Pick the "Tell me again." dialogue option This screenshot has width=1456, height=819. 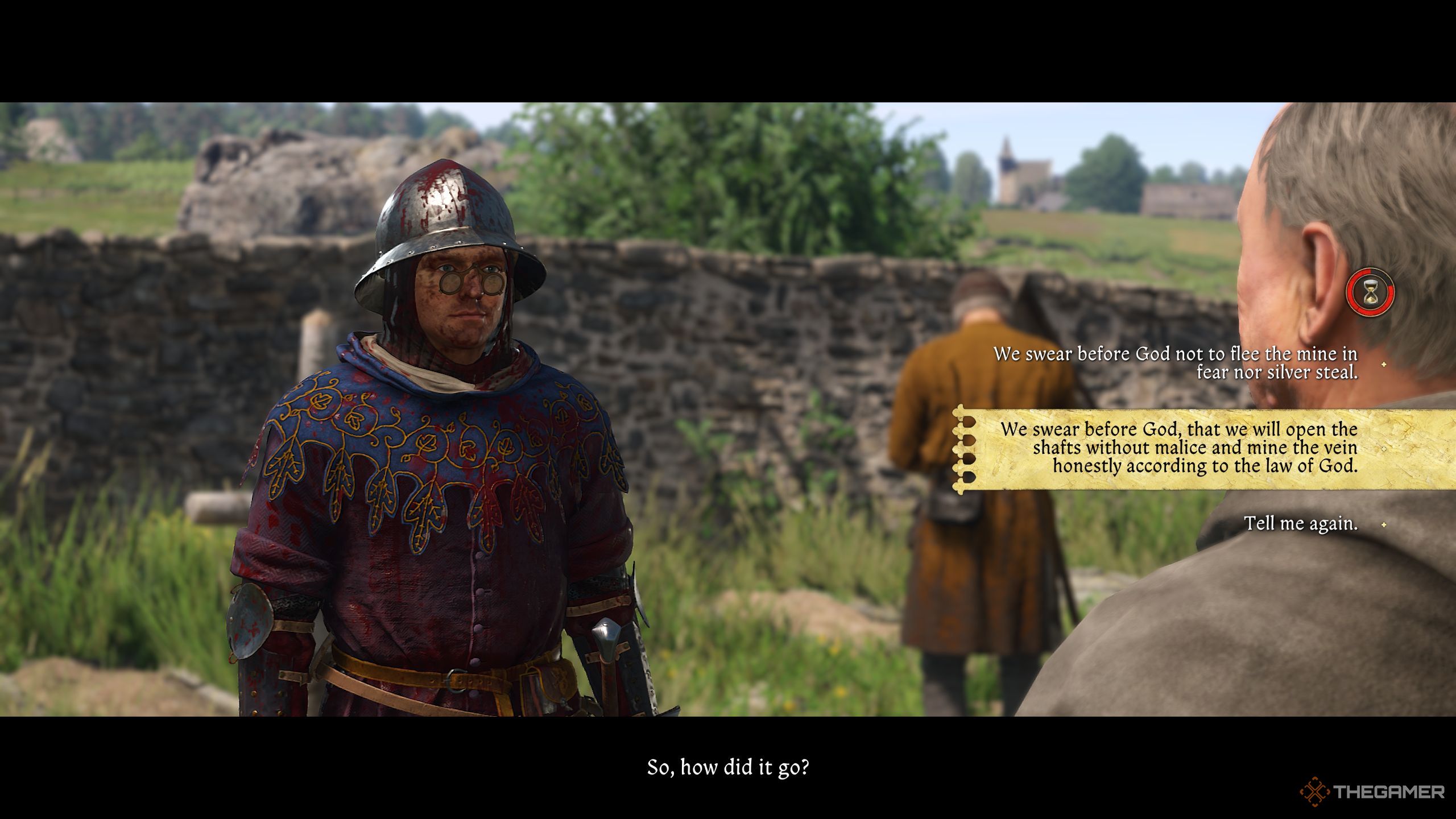point(1300,523)
